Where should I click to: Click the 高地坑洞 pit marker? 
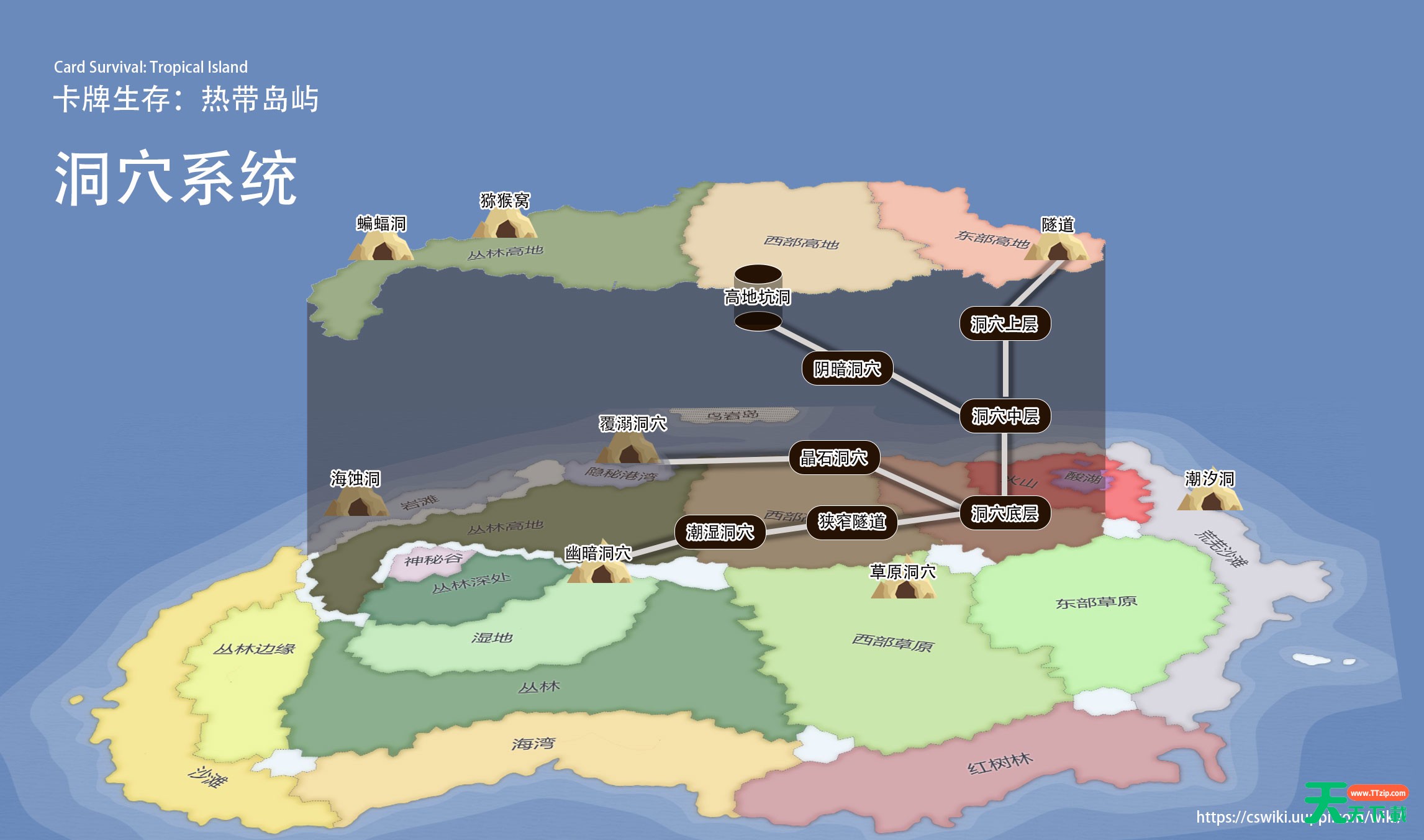tap(758, 297)
